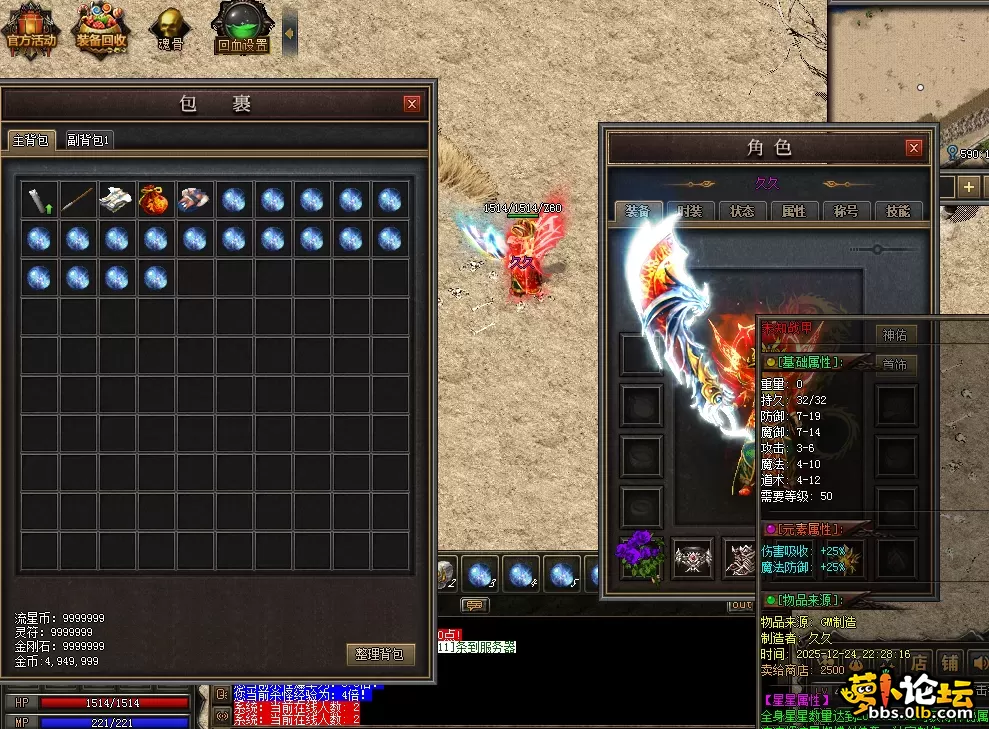Switch to the 技能 skills tab
Image resolution: width=989 pixels, height=729 pixels.
898,211
